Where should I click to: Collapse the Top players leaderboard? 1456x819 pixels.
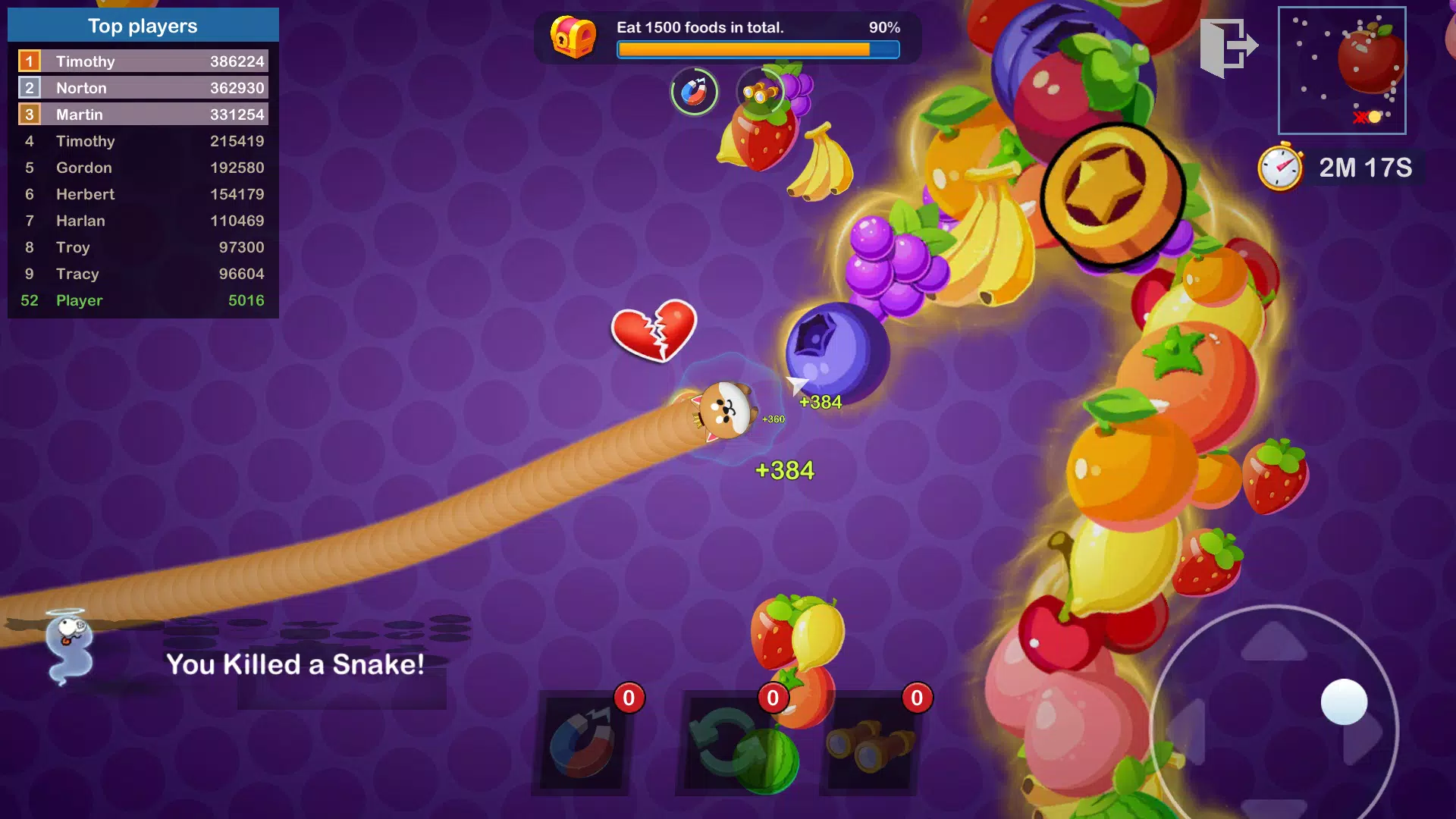(x=143, y=25)
